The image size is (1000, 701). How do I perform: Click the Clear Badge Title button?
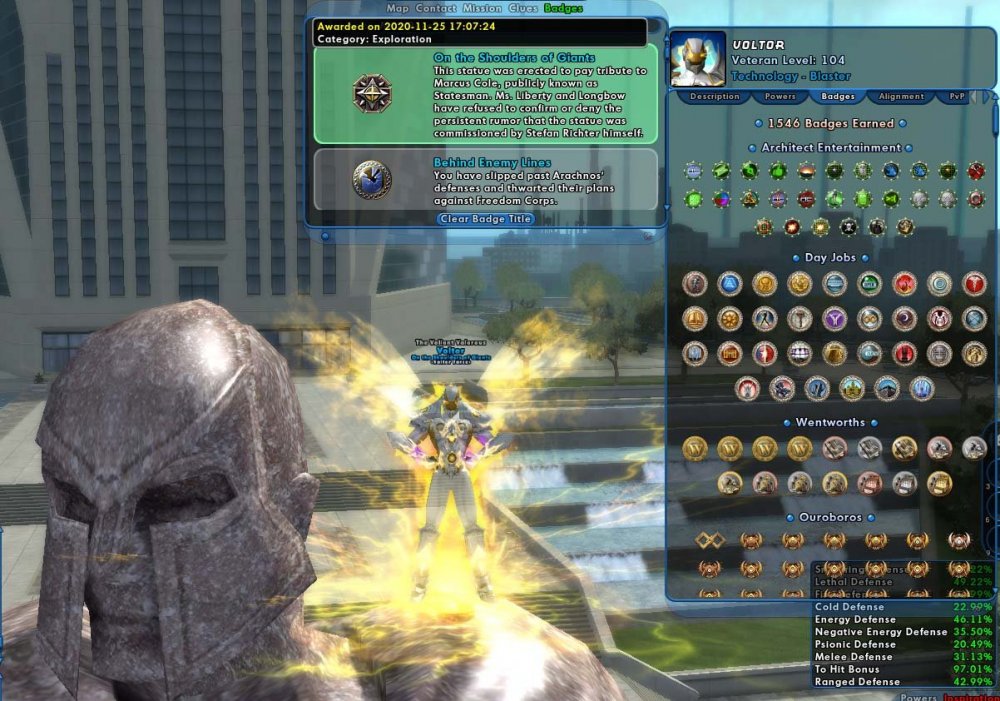[486, 218]
